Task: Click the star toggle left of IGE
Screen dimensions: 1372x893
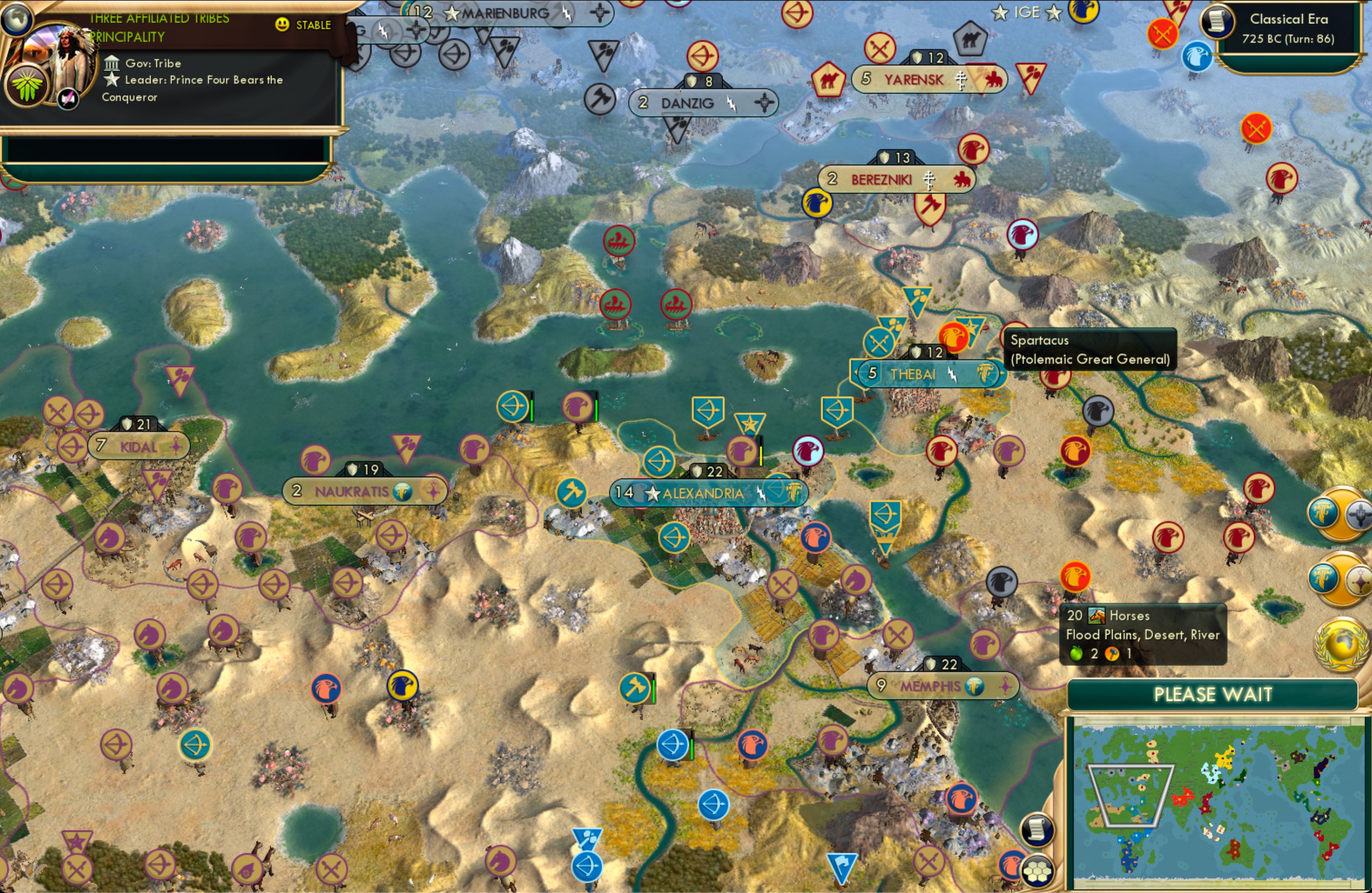Action: (1000, 12)
